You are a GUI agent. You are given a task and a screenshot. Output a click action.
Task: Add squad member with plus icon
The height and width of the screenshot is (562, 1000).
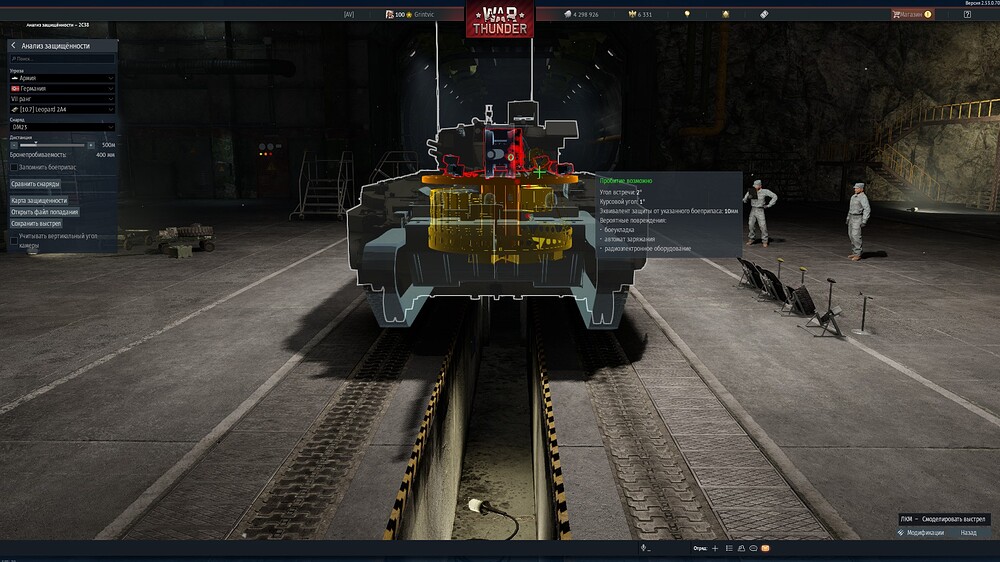click(715, 548)
